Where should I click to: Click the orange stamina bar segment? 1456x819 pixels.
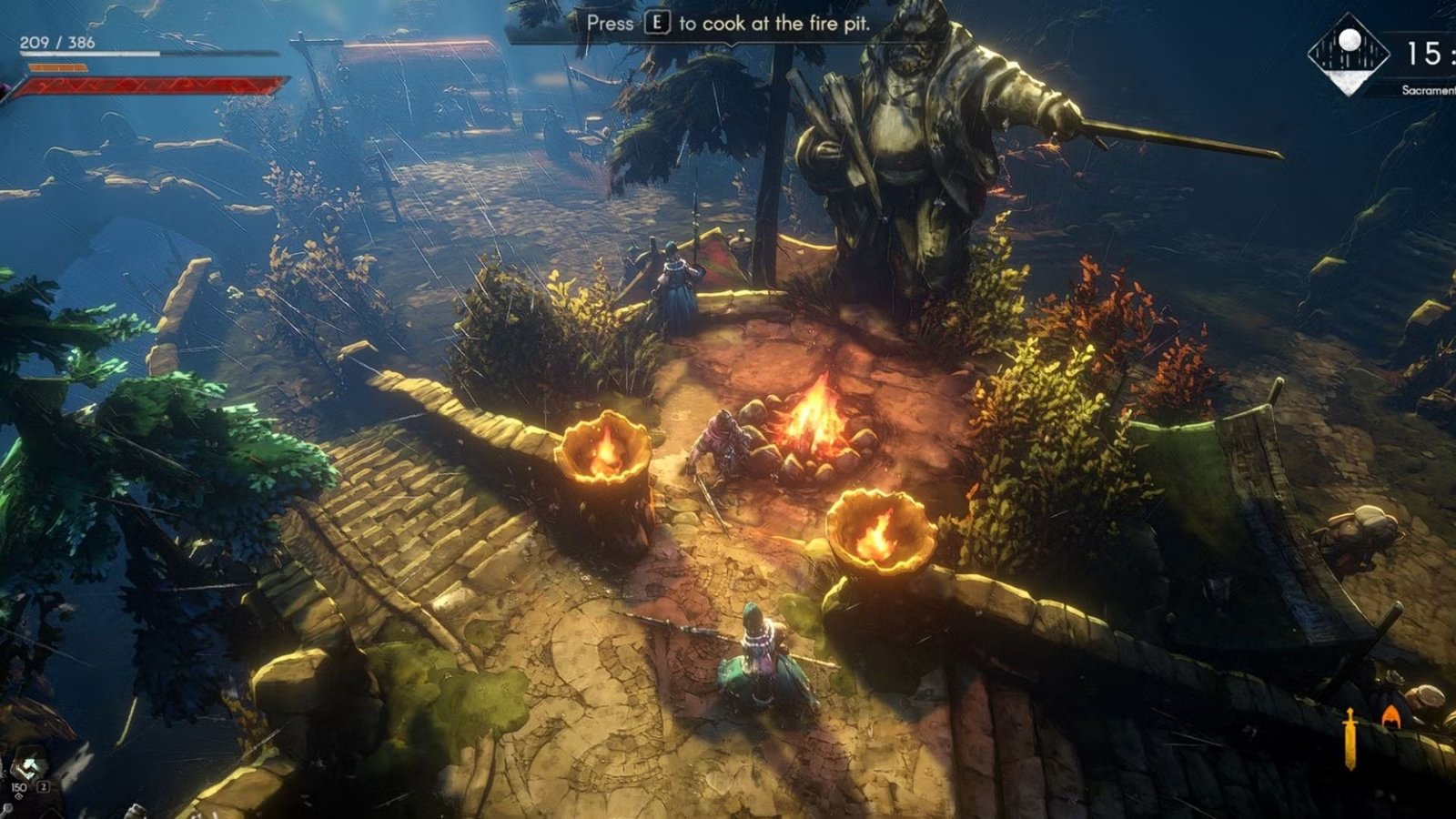[59, 67]
